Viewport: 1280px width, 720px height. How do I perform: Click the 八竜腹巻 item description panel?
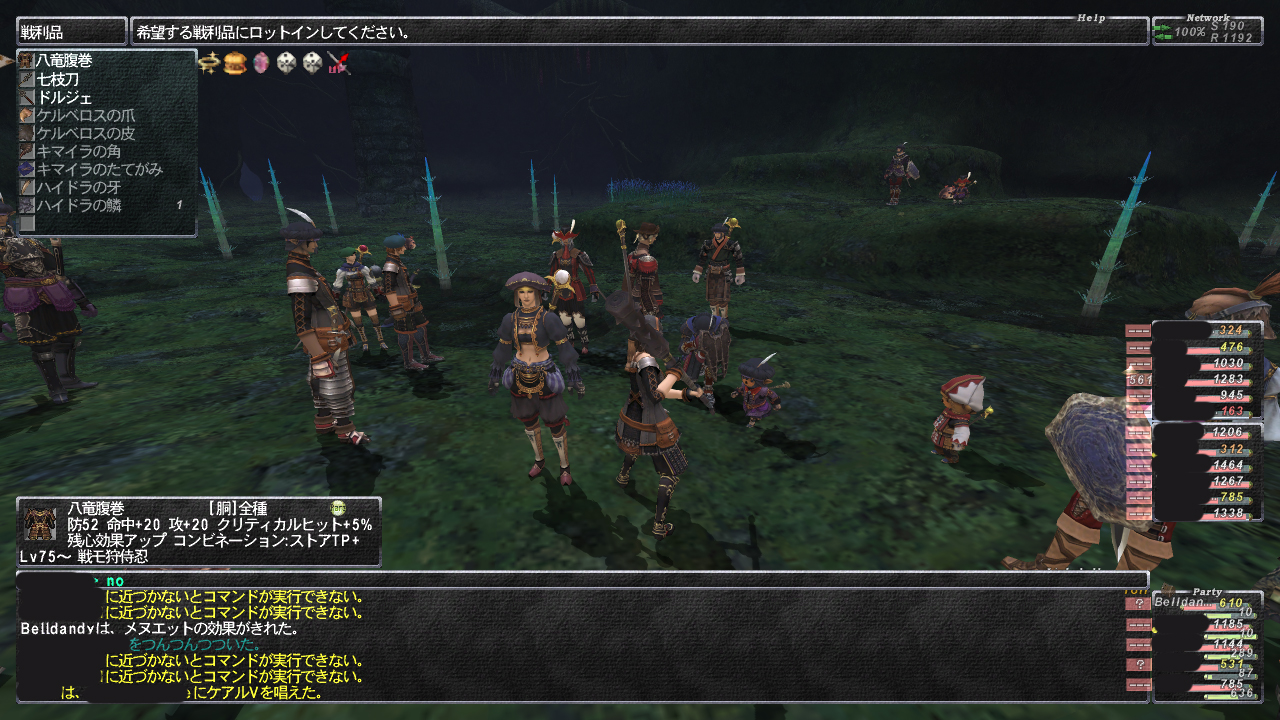198,532
